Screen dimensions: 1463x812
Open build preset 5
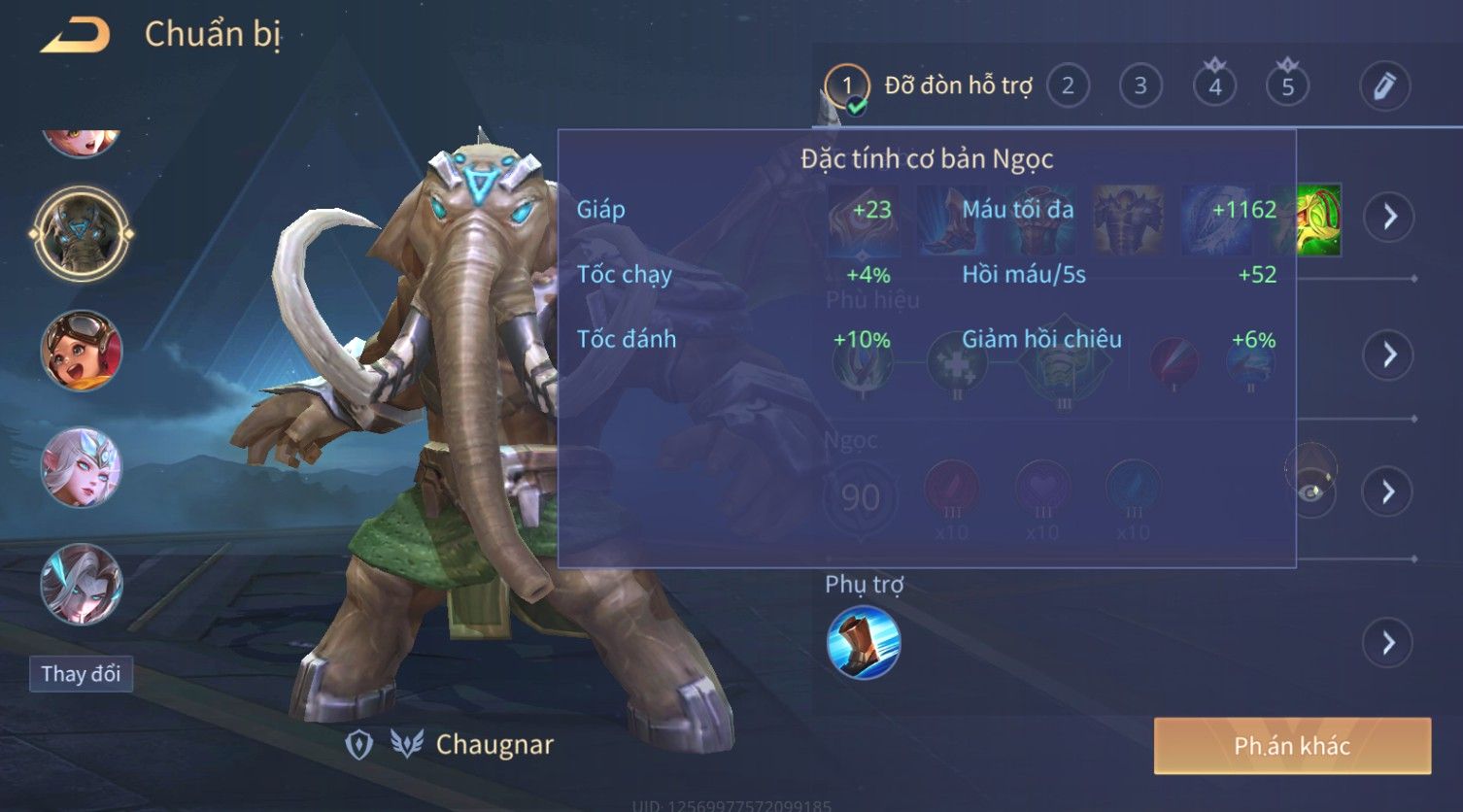pos(1287,86)
